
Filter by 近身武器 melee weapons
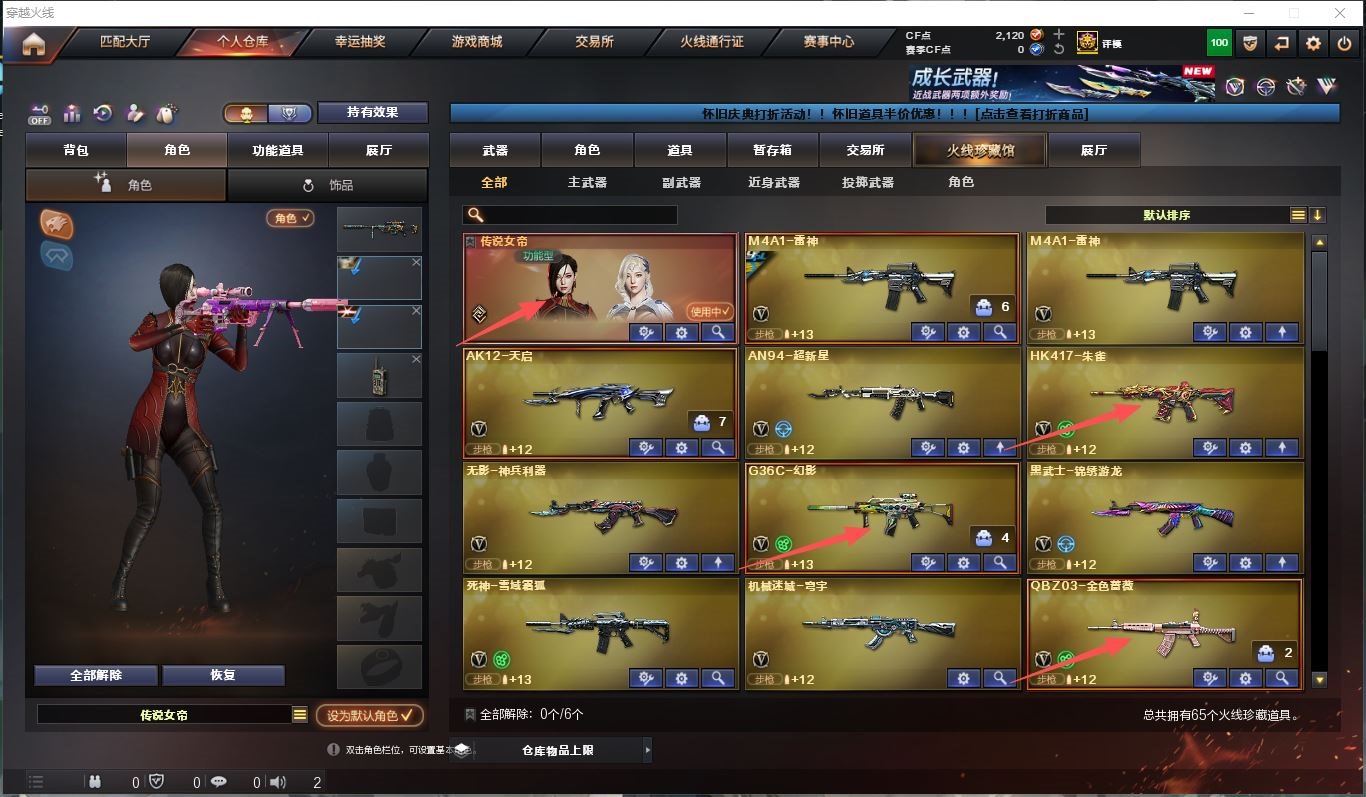[774, 182]
